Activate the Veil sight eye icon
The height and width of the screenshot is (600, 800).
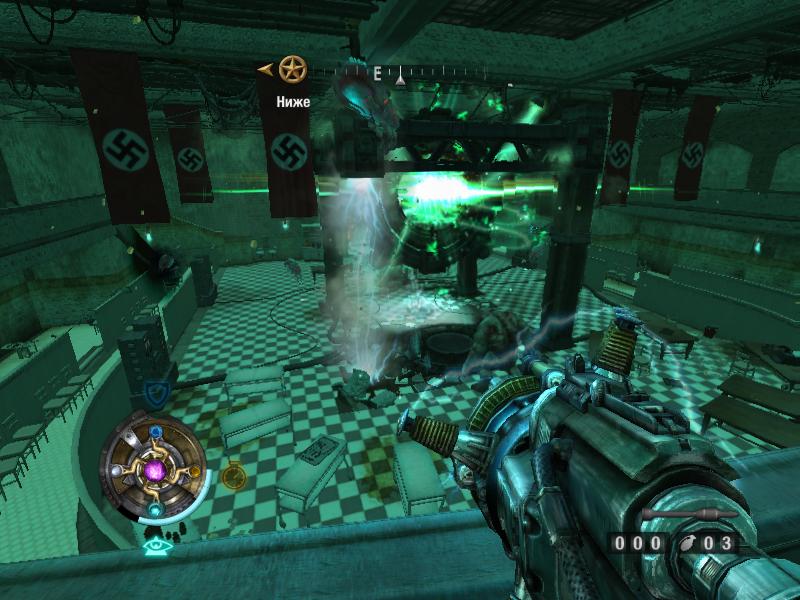click(155, 546)
